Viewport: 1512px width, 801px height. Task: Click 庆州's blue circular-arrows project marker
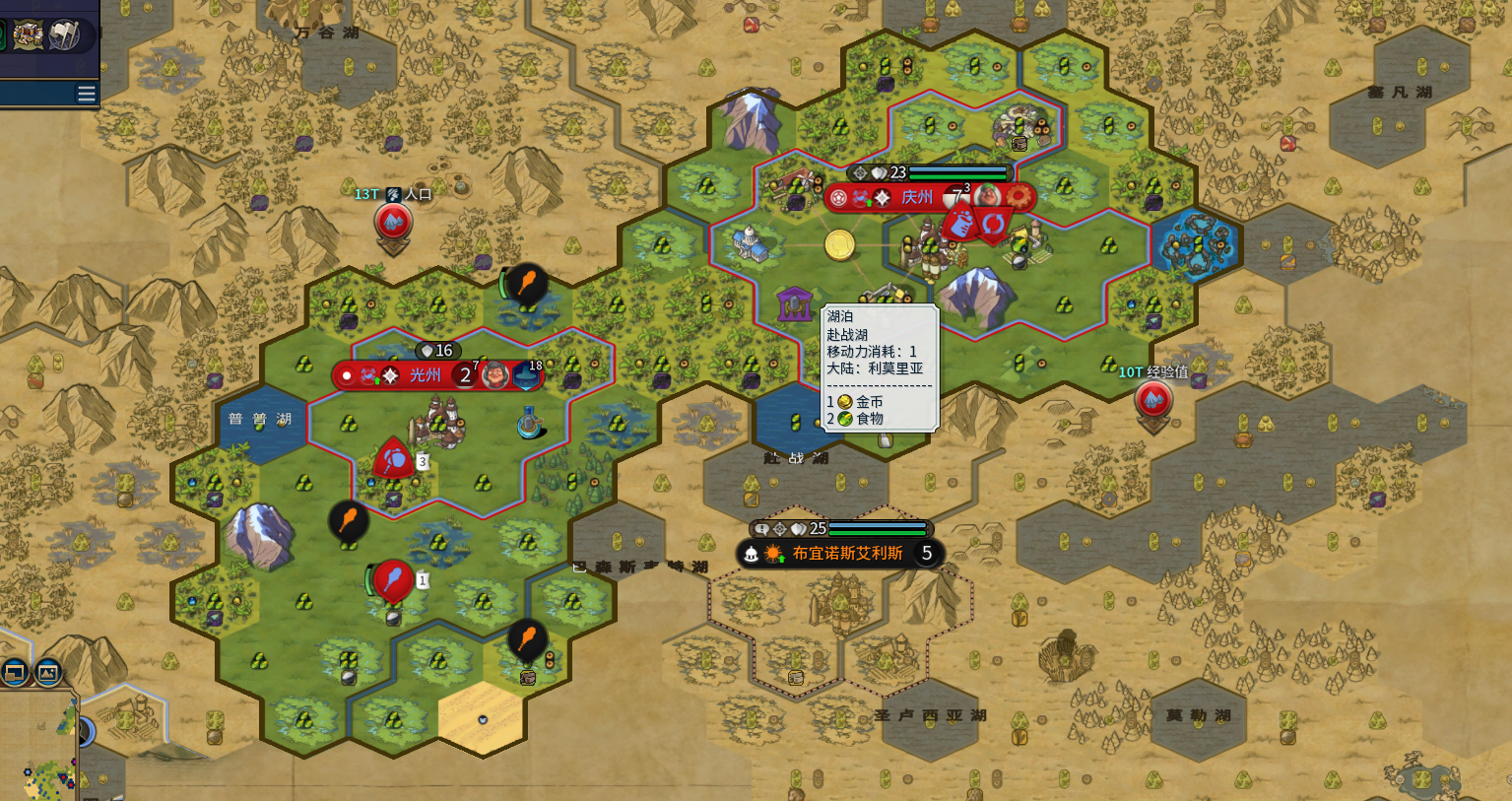(992, 225)
